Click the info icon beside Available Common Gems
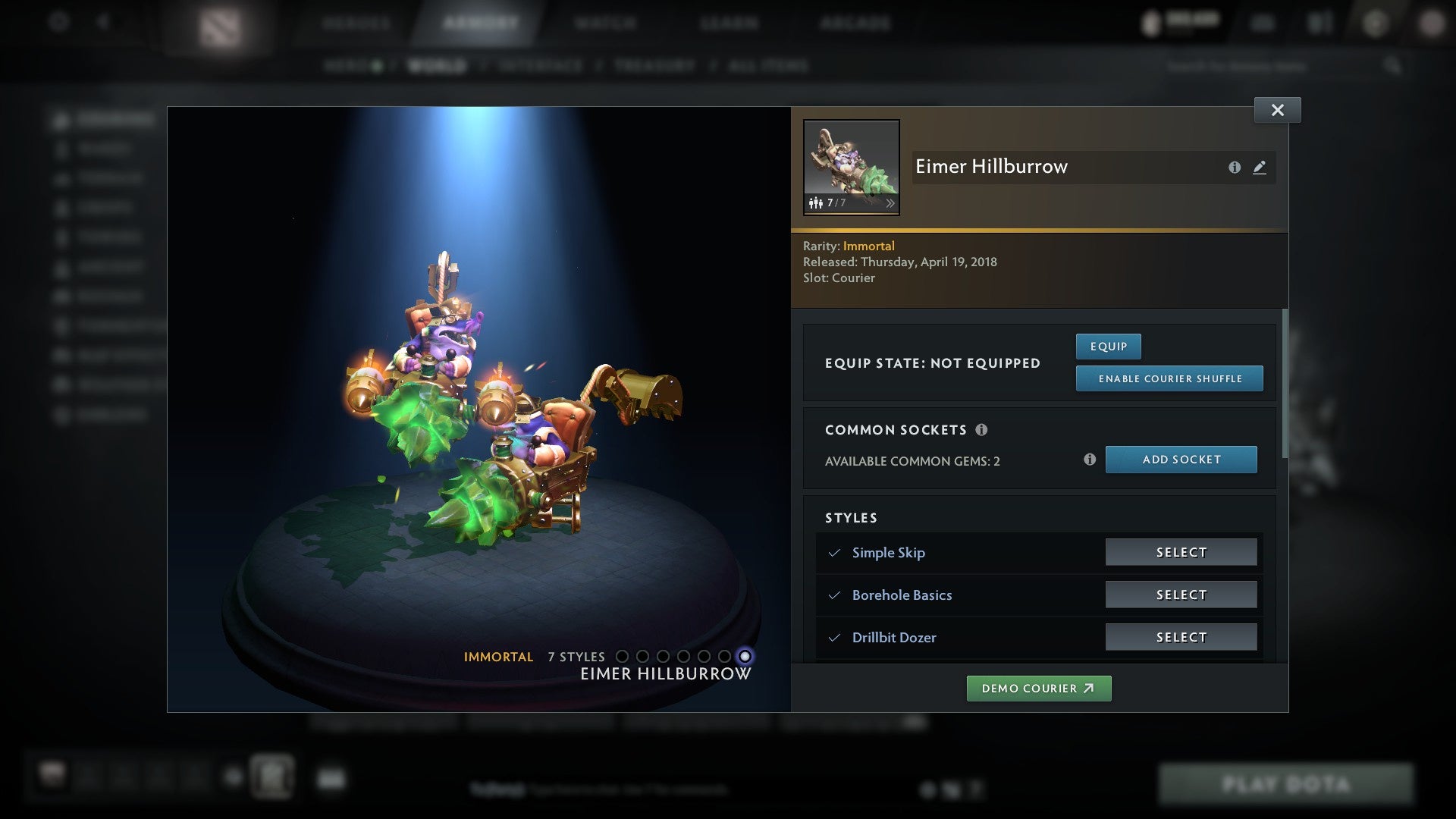This screenshot has width=1456, height=819. (1090, 459)
